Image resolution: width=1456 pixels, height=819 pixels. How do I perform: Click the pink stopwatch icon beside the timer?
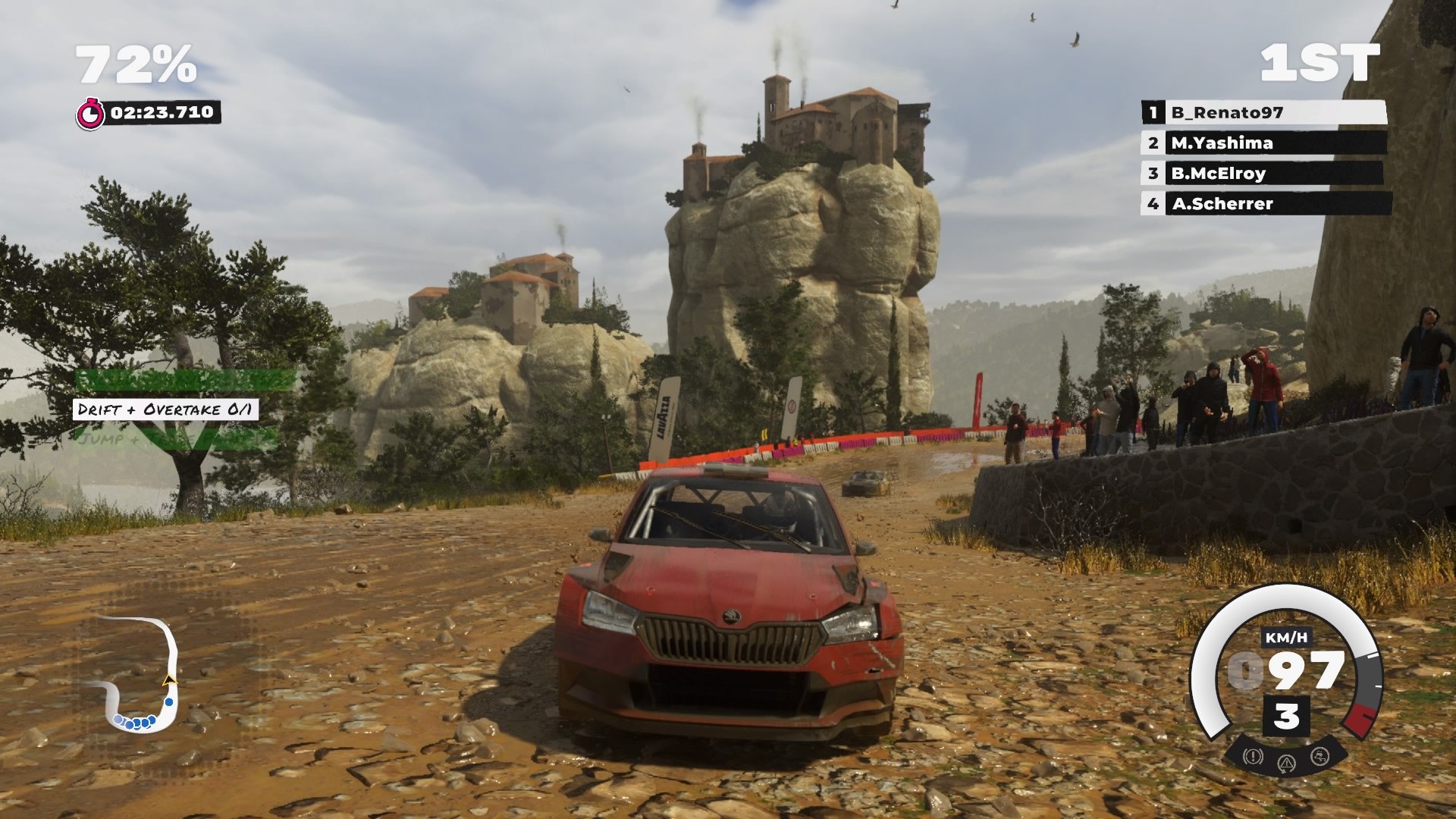[93, 112]
